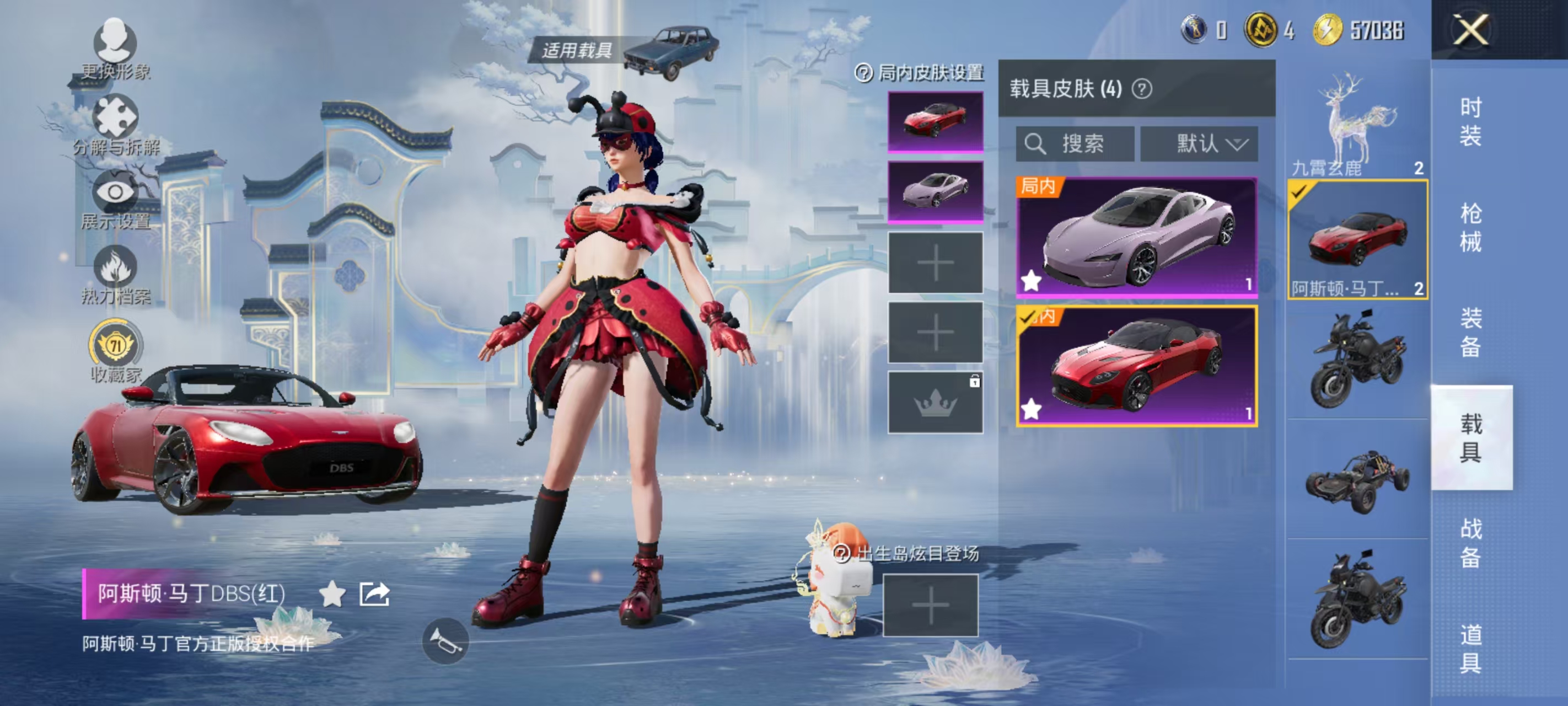The height and width of the screenshot is (706, 1568).
Task: Open the 道具 items tab
Action: [1470, 649]
